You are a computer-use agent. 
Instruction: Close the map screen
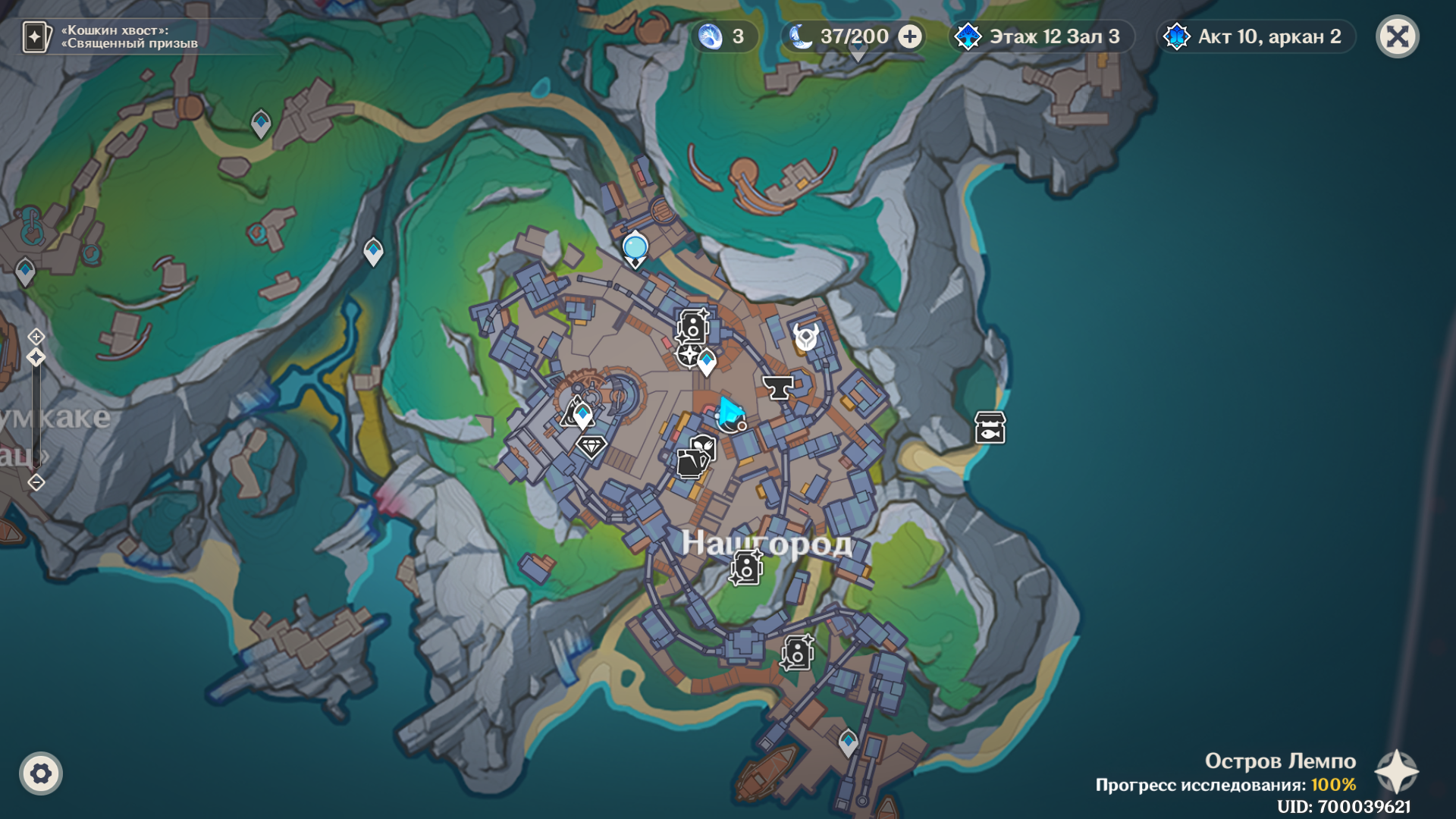(x=1397, y=36)
